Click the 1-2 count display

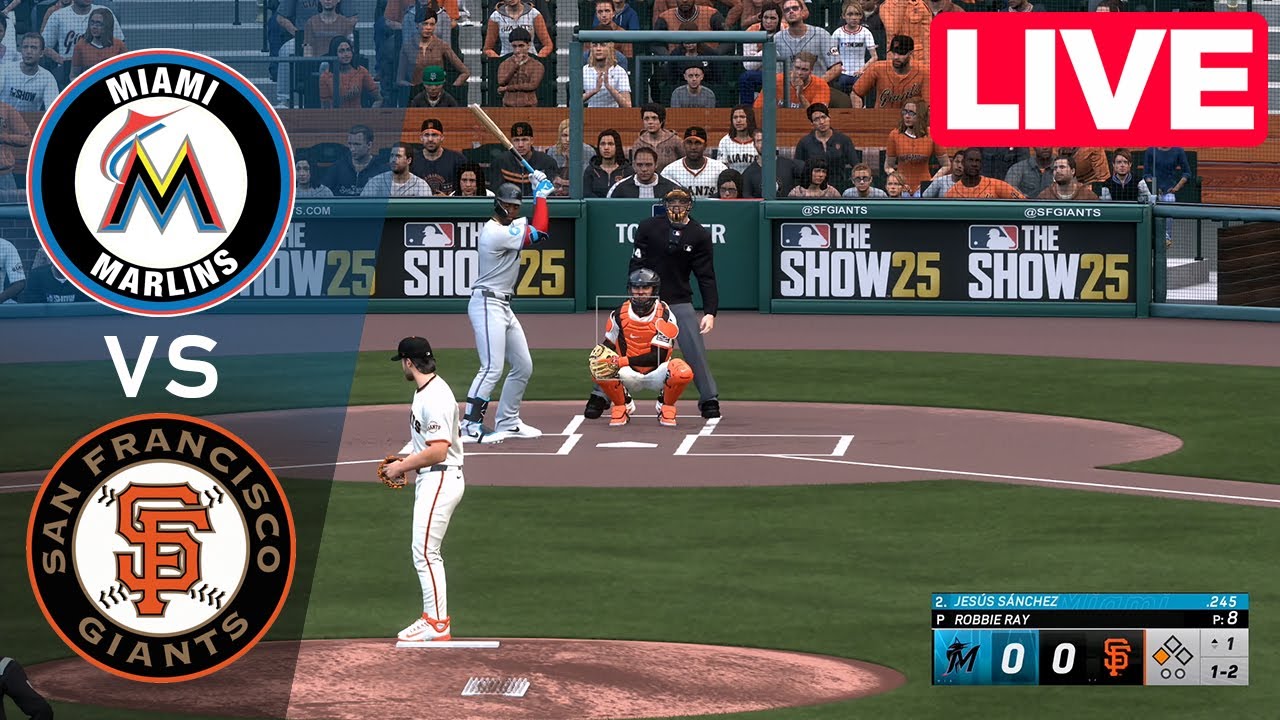[1225, 669]
